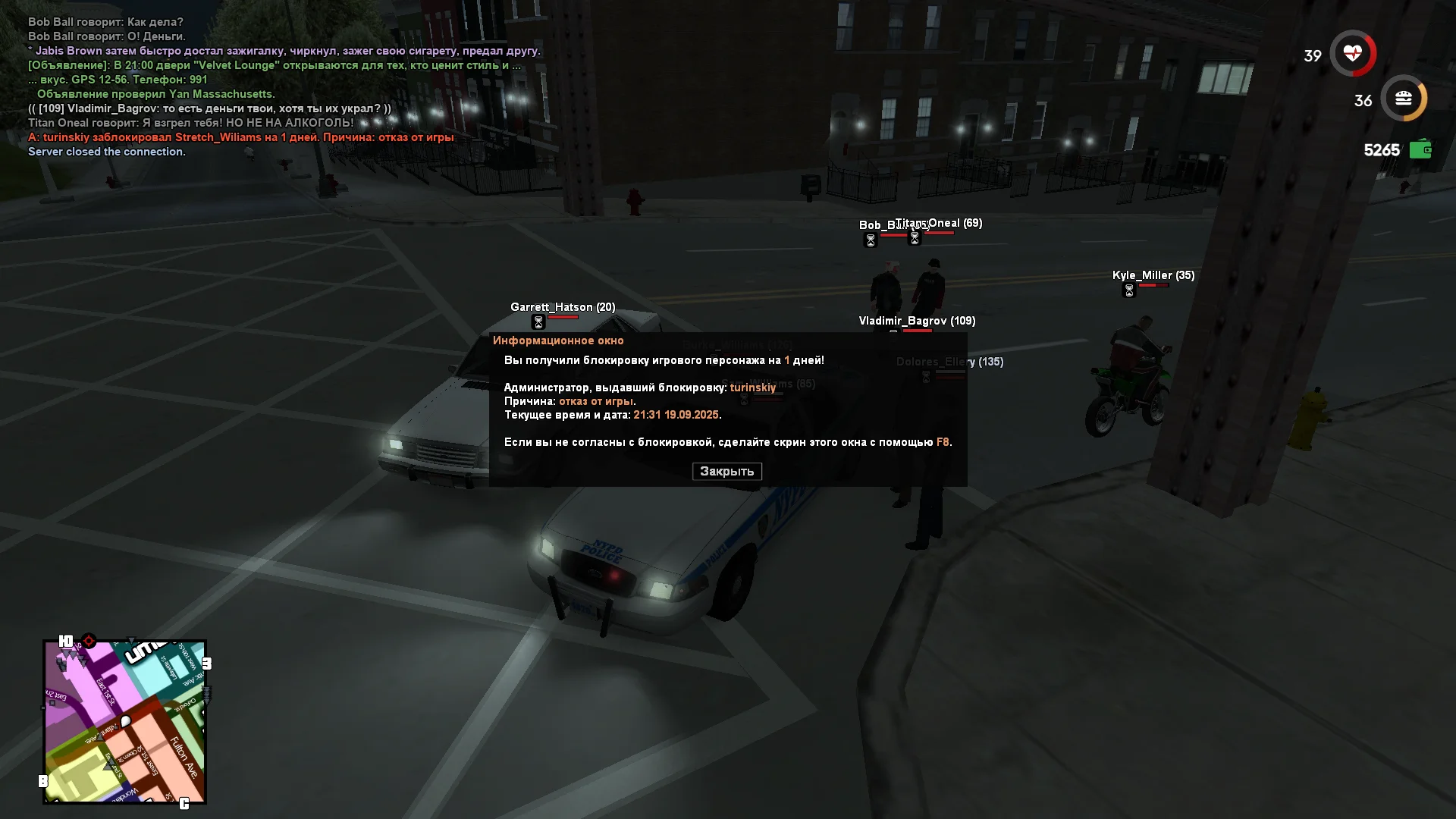This screenshot has width=1456, height=819.
Task: Click the minimap in the corner
Action: [125, 722]
